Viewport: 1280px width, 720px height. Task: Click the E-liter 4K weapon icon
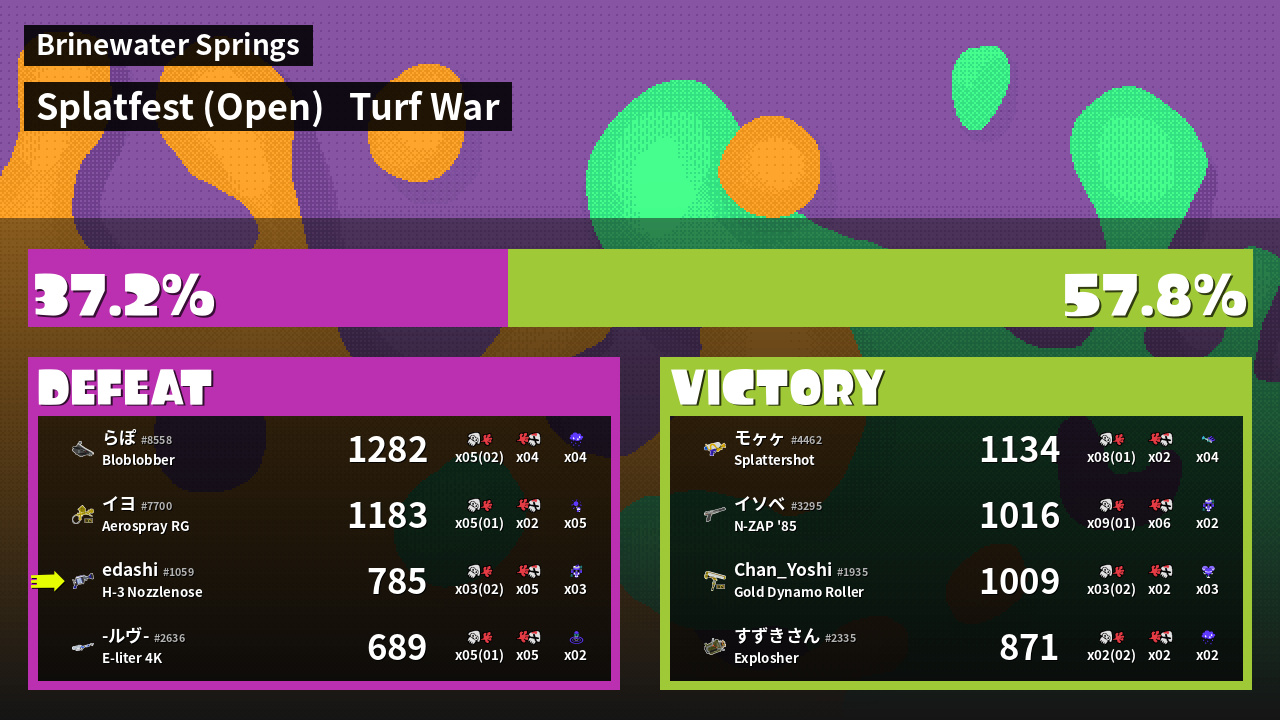[82, 647]
